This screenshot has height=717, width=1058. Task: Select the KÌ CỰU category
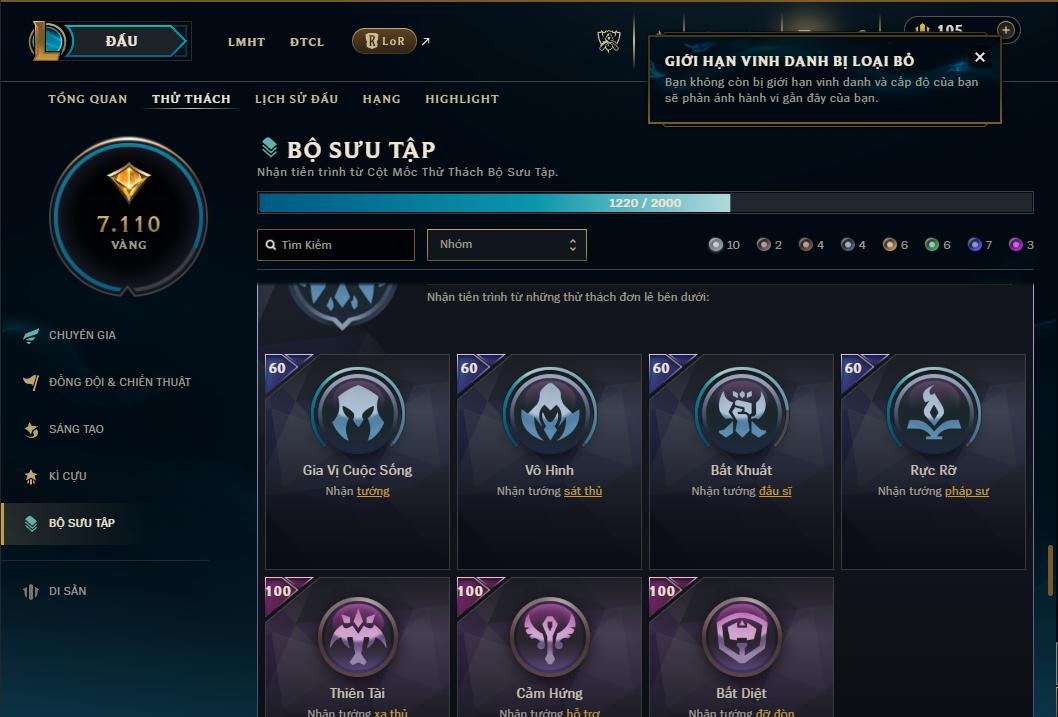point(68,476)
